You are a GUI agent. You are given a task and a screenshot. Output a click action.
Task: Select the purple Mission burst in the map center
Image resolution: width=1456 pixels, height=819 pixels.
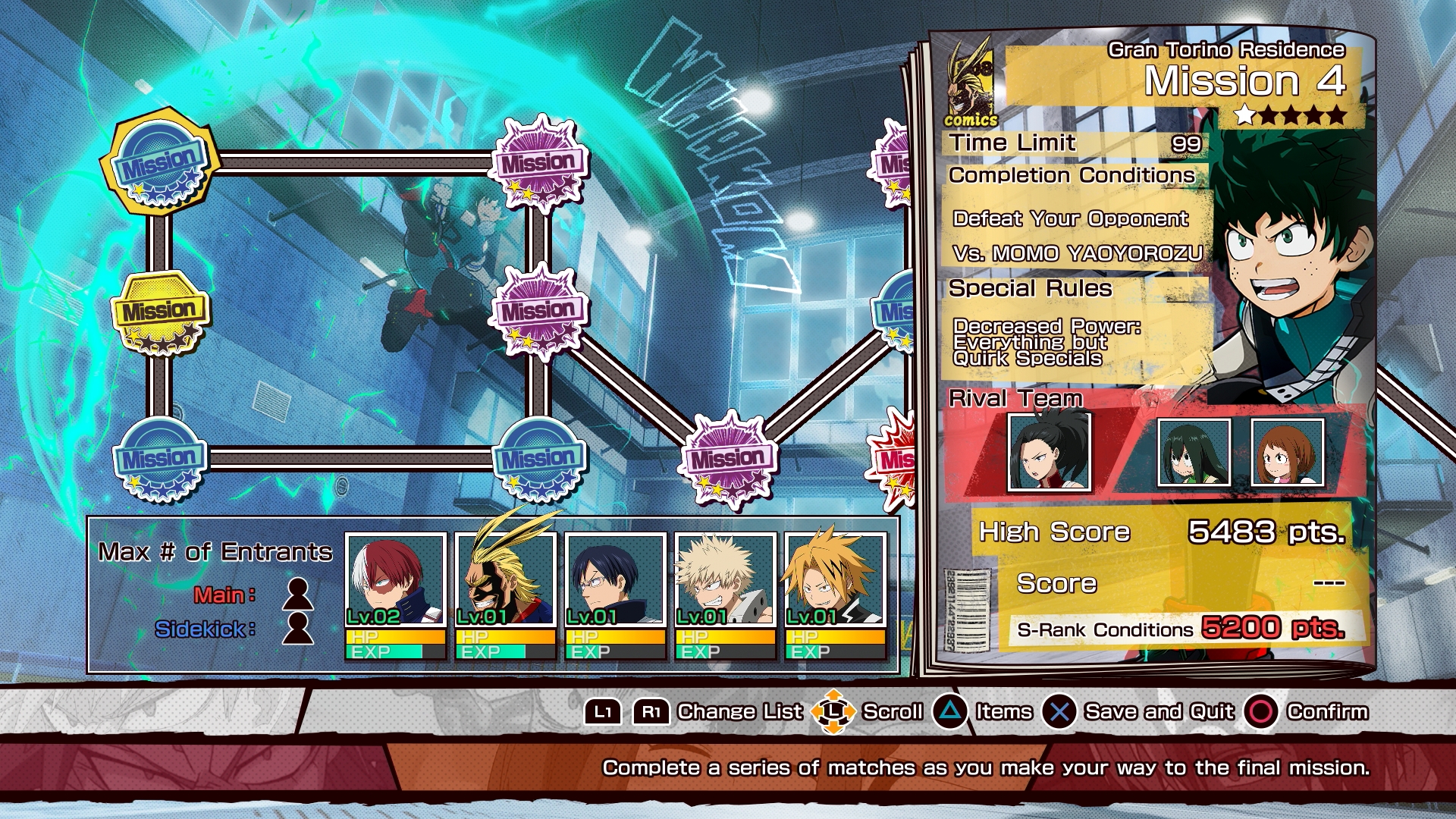click(541, 309)
